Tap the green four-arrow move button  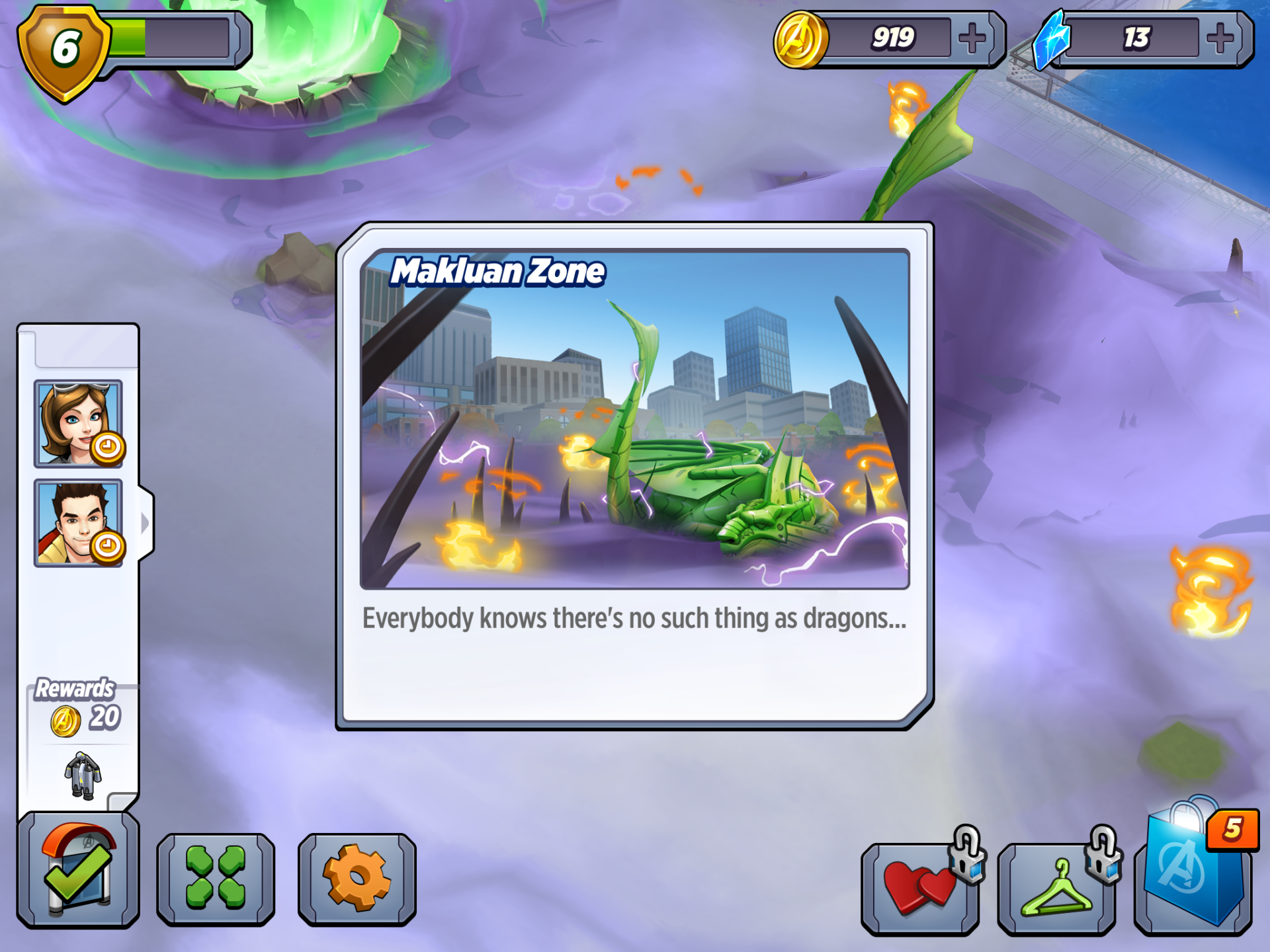[x=216, y=878]
